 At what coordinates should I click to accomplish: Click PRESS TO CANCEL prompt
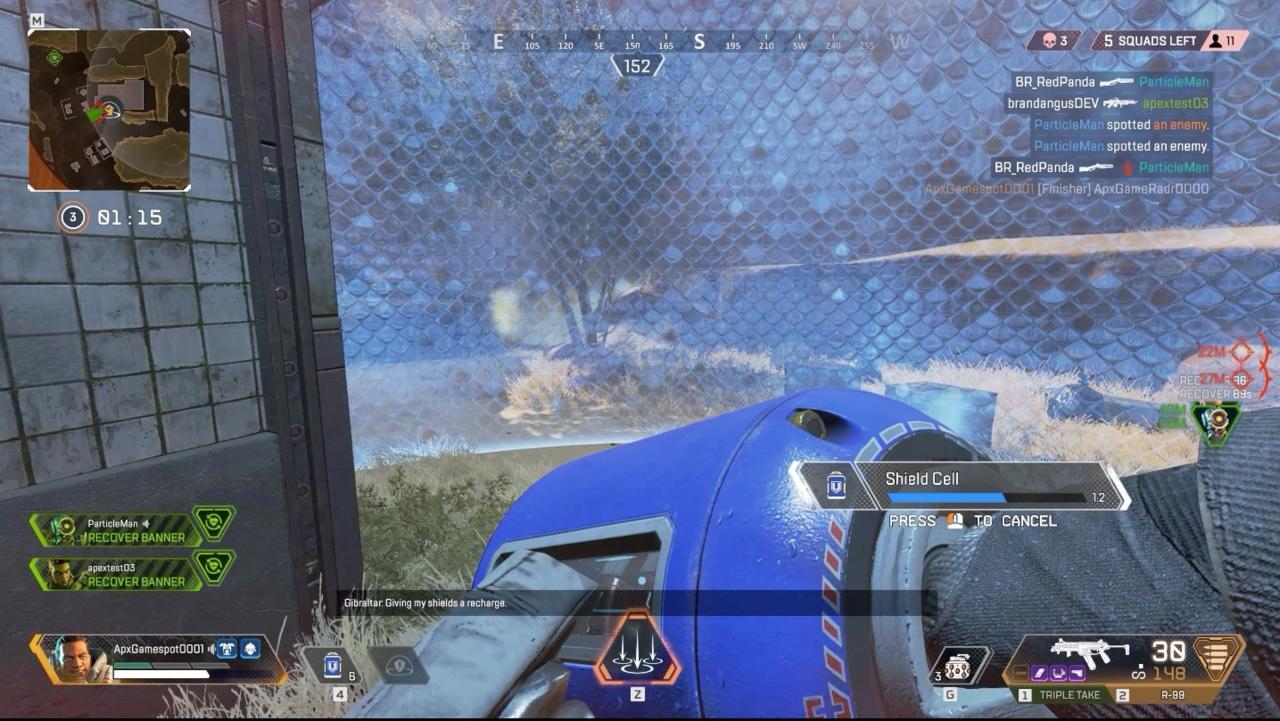975,520
